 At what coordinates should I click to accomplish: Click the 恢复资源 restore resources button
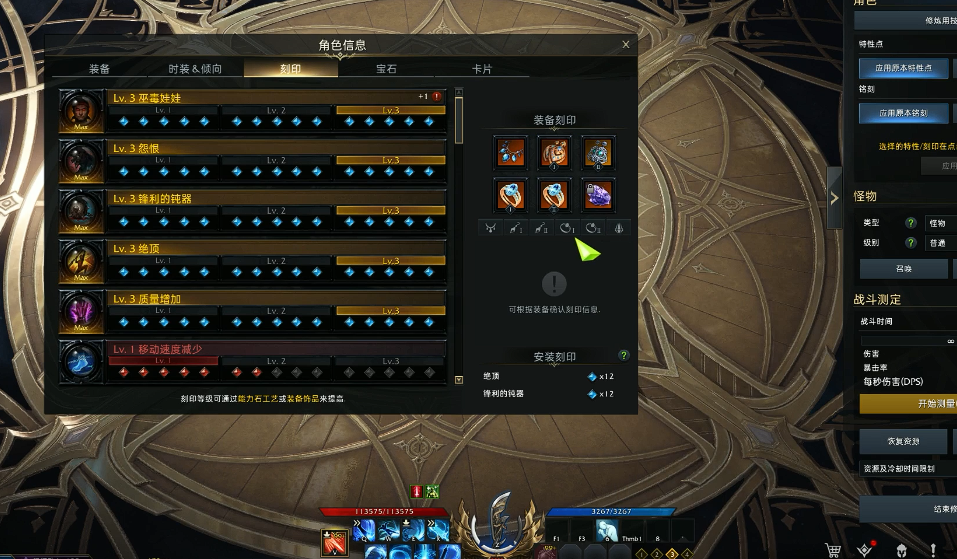903,441
